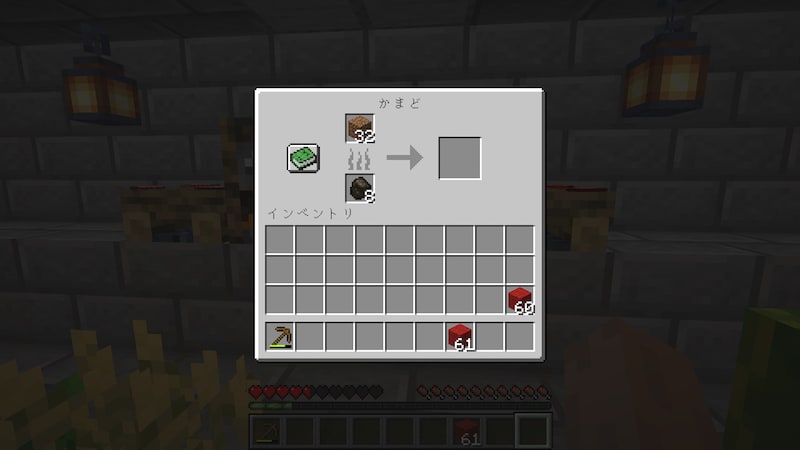Pick up the 32 brown blocks in furnace input
Viewport: 800px width, 450px height.
[x=360, y=129]
